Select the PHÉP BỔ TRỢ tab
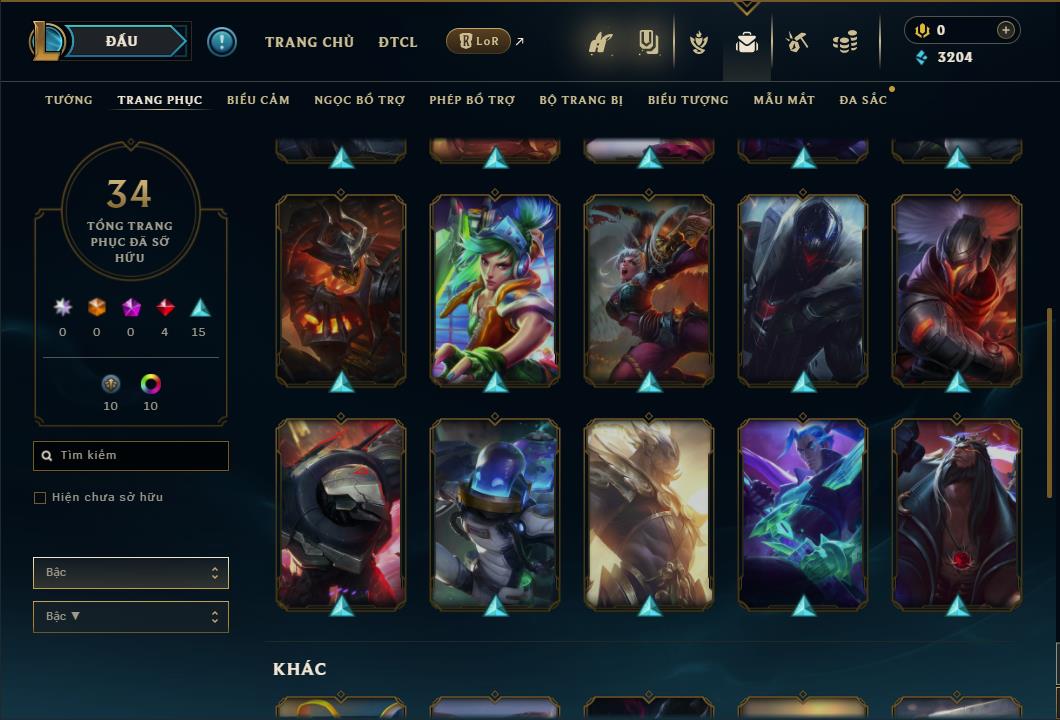Image resolution: width=1060 pixels, height=720 pixels. click(472, 100)
